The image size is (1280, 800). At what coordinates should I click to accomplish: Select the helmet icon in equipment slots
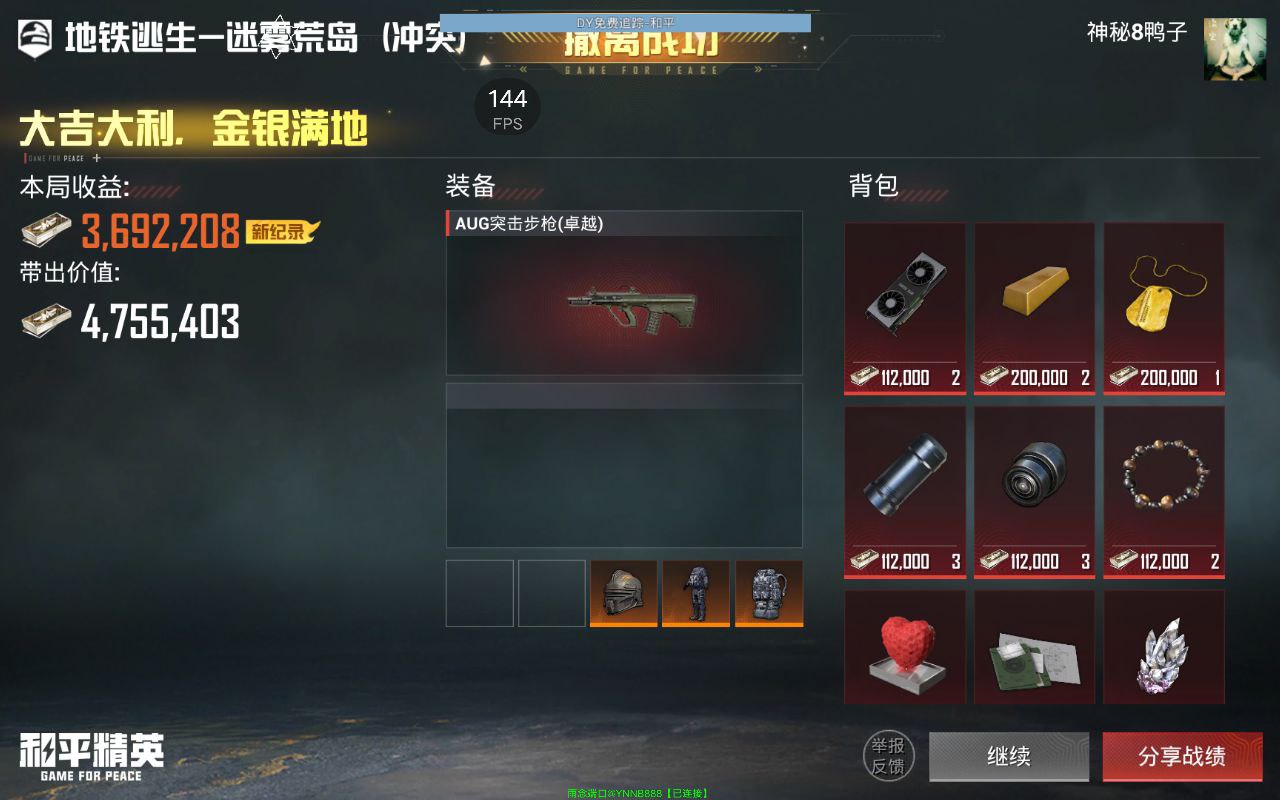click(624, 593)
